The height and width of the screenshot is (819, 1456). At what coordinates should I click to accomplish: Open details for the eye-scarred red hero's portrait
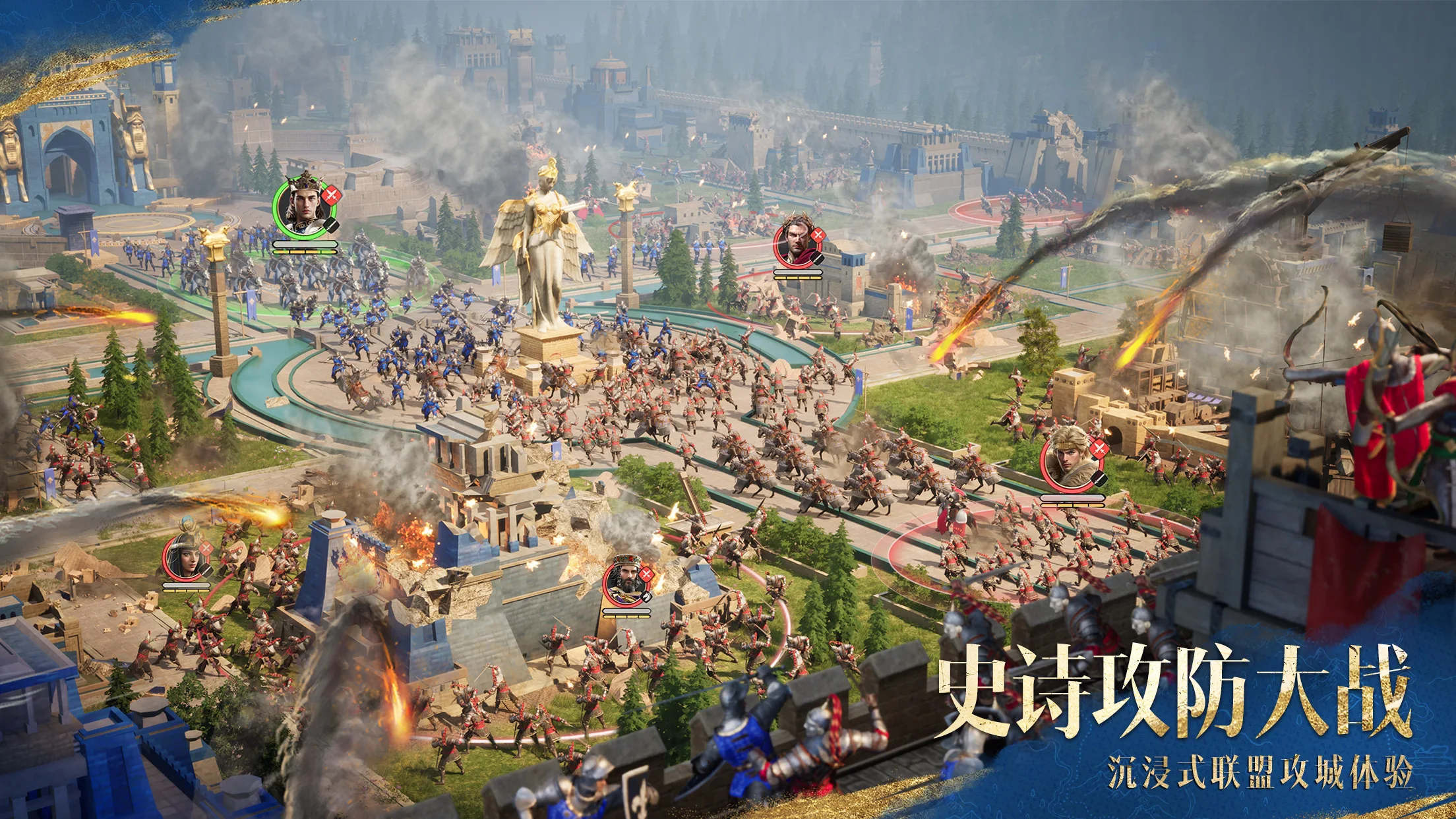pyautogui.click(x=796, y=244)
